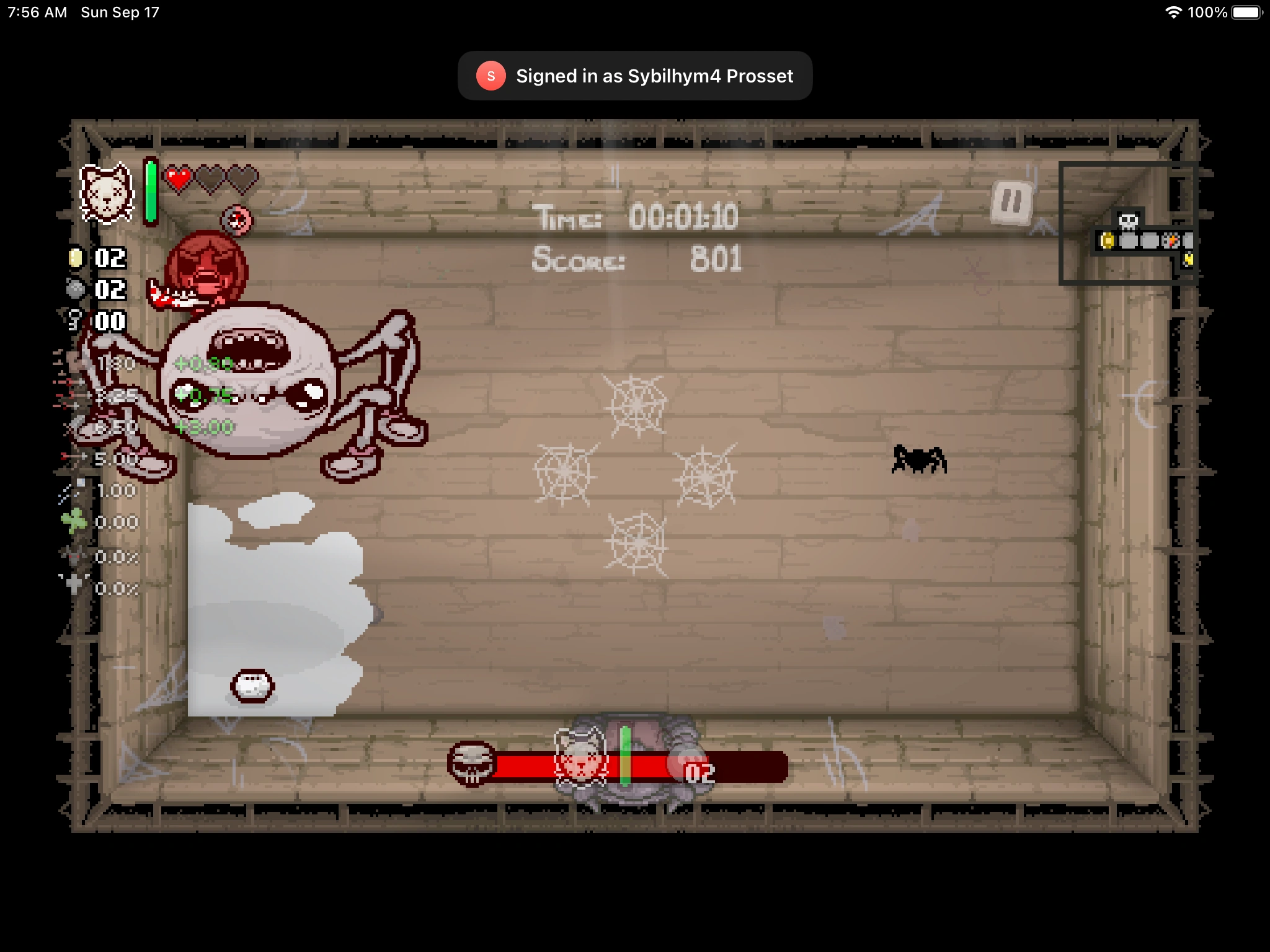Image resolution: width=1270 pixels, height=952 pixels.
Task: Dismiss the Signed in as Sybilhym4 Prosset banner
Action: [635, 76]
